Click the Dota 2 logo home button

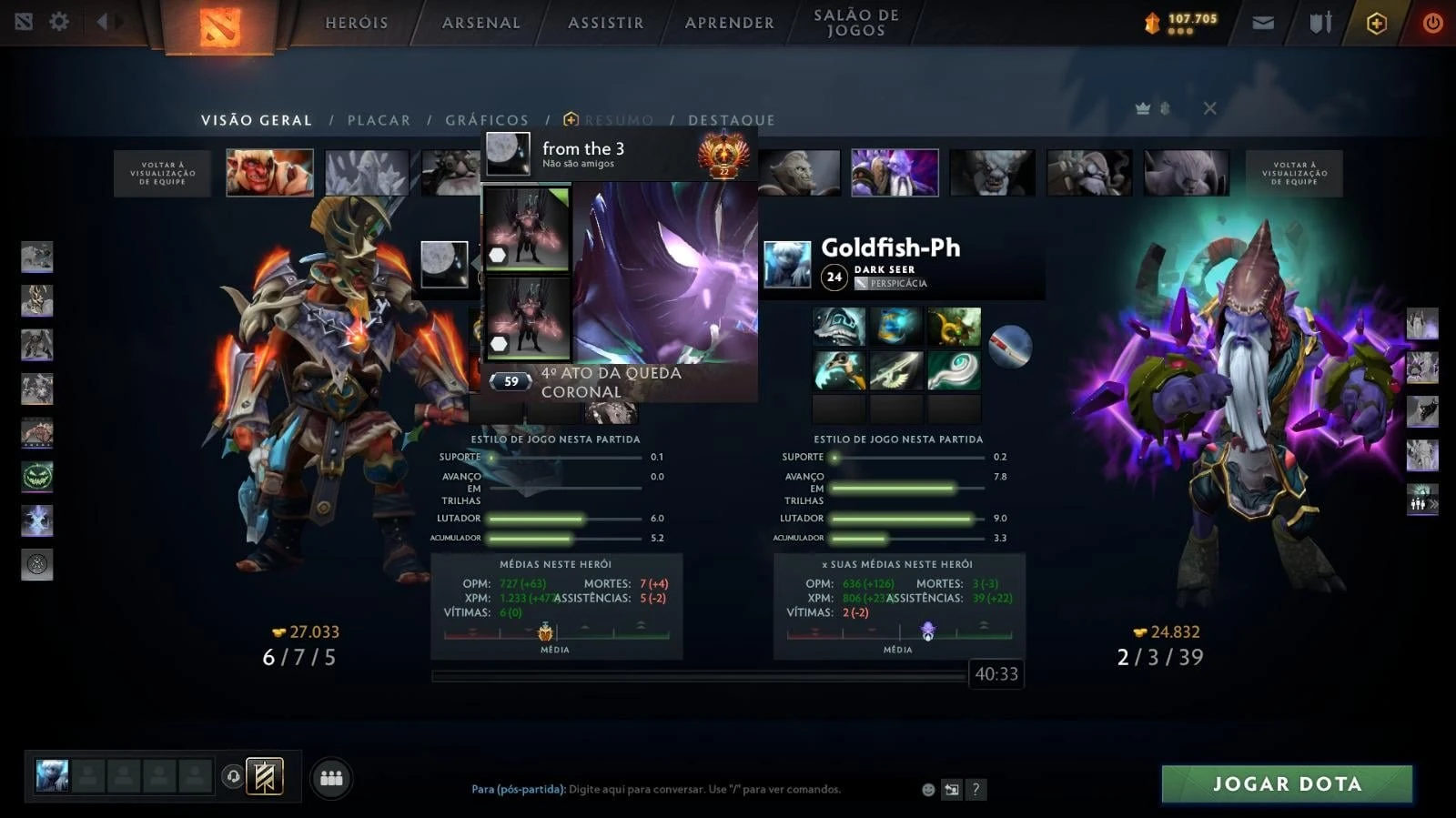[x=219, y=27]
